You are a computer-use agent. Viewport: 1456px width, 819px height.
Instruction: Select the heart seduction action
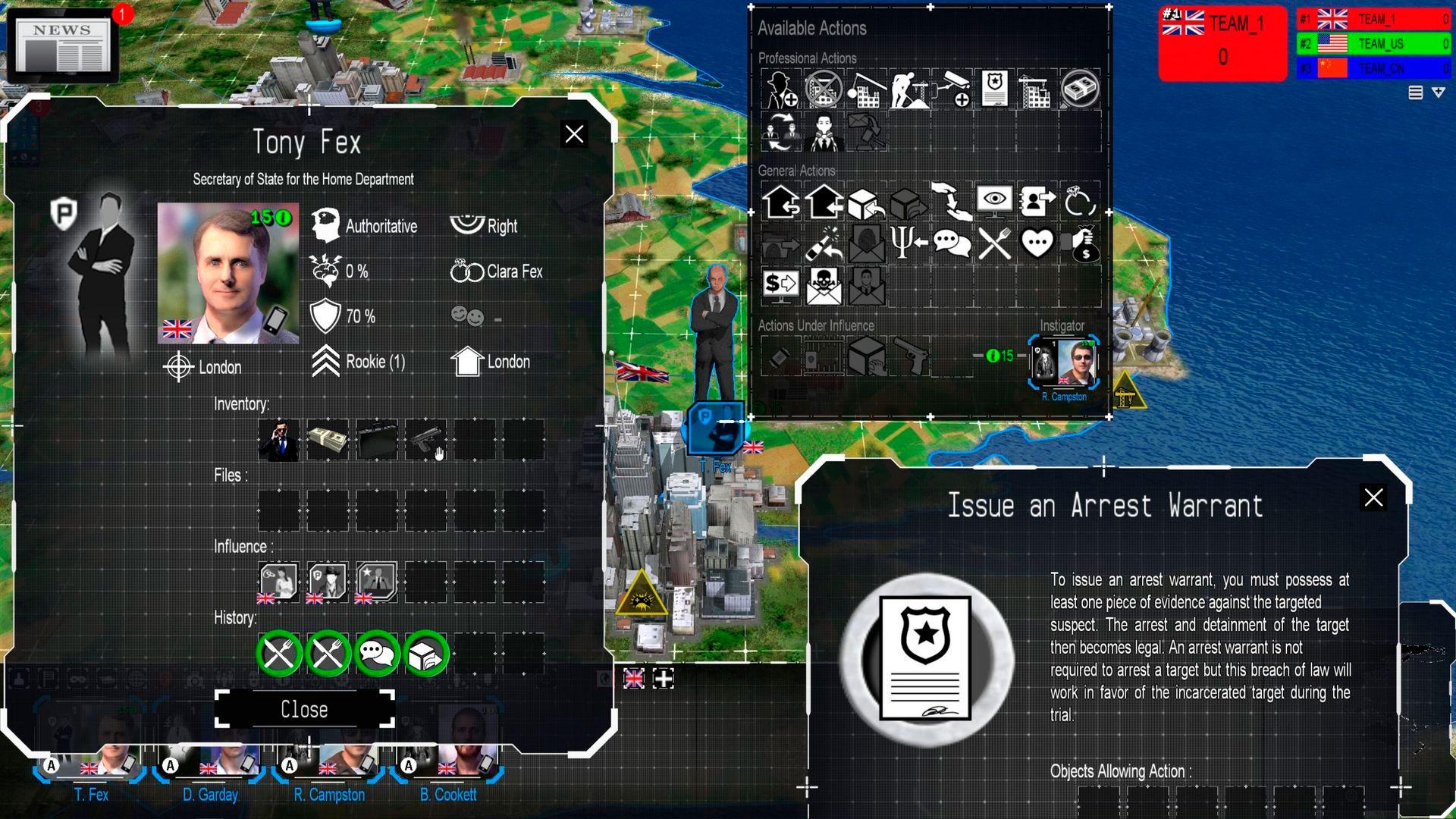[1037, 244]
